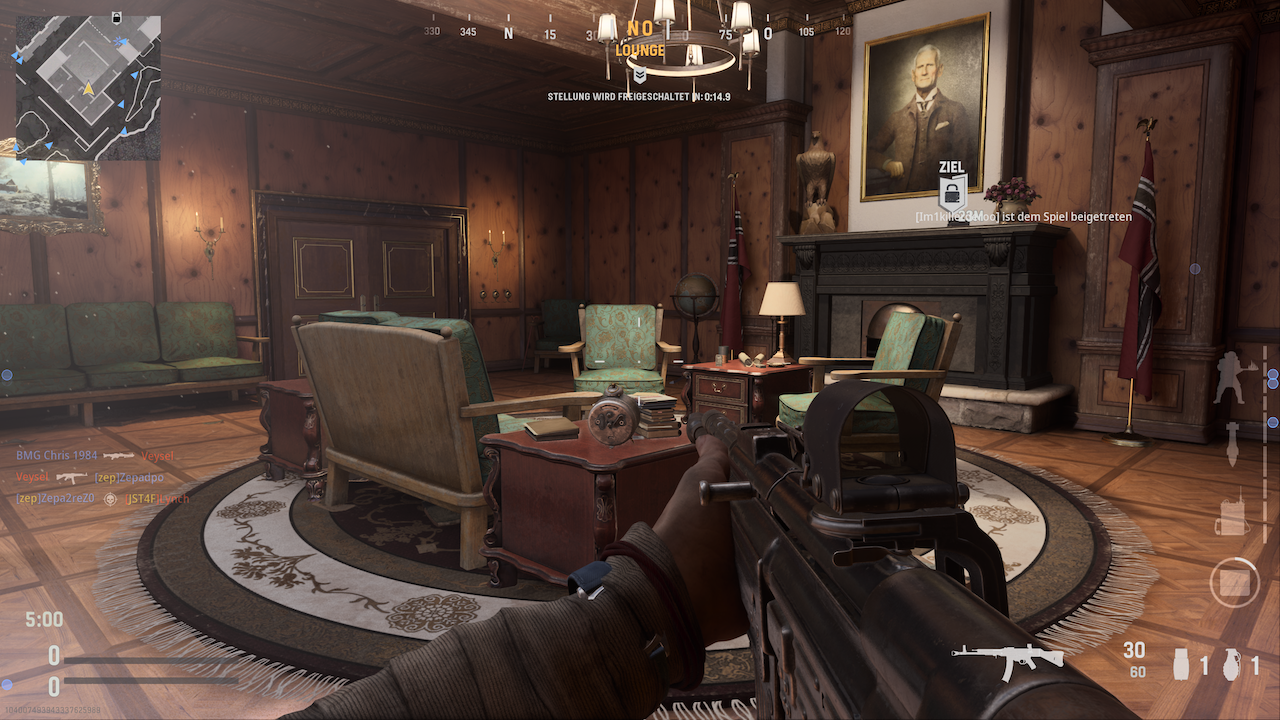Viewport: 1280px width, 720px height.
Task: Click the circular field upgrade icon
Action: (x=1234, y=582)
